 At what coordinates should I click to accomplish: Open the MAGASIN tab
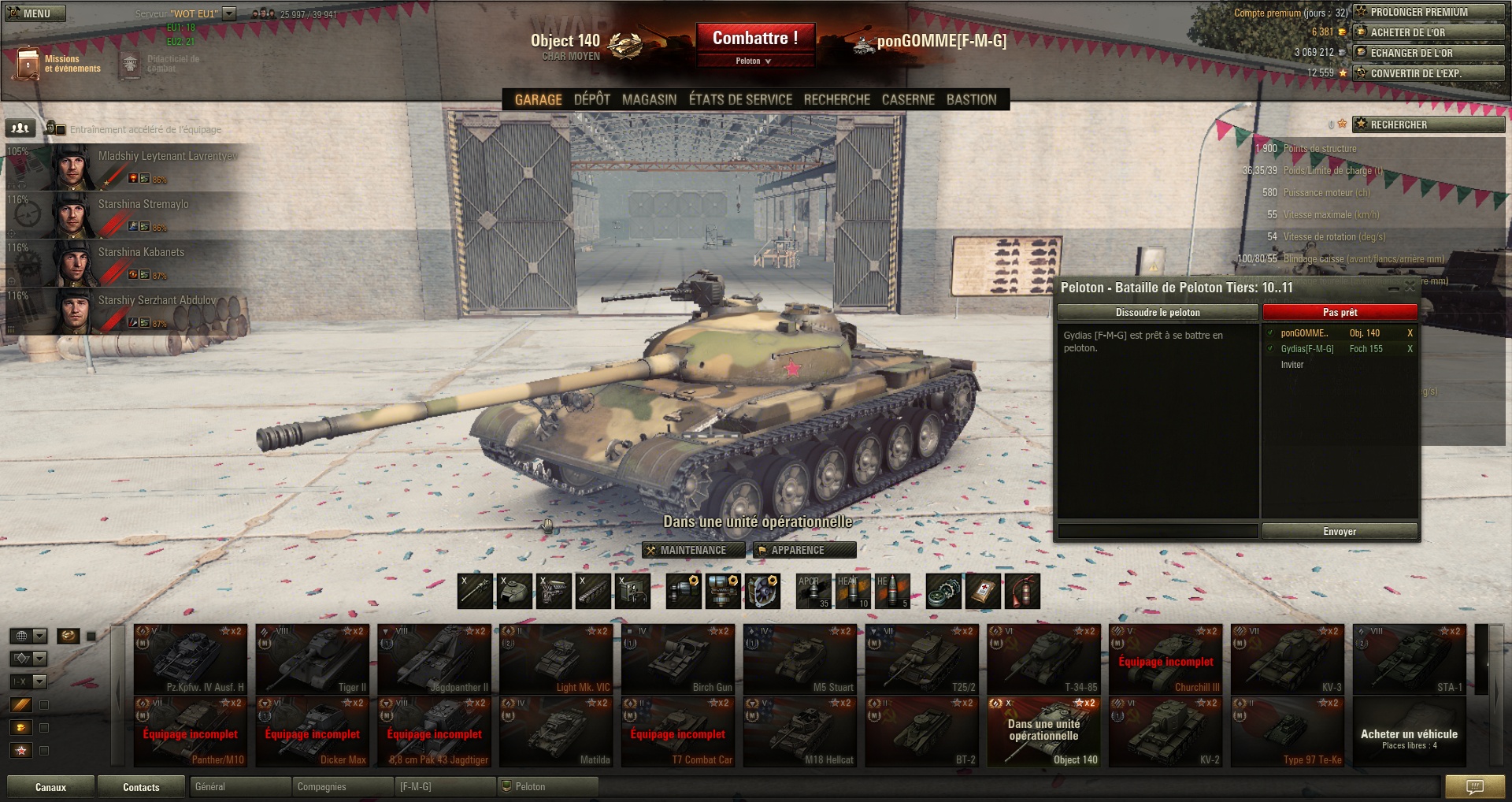[649, 100]
